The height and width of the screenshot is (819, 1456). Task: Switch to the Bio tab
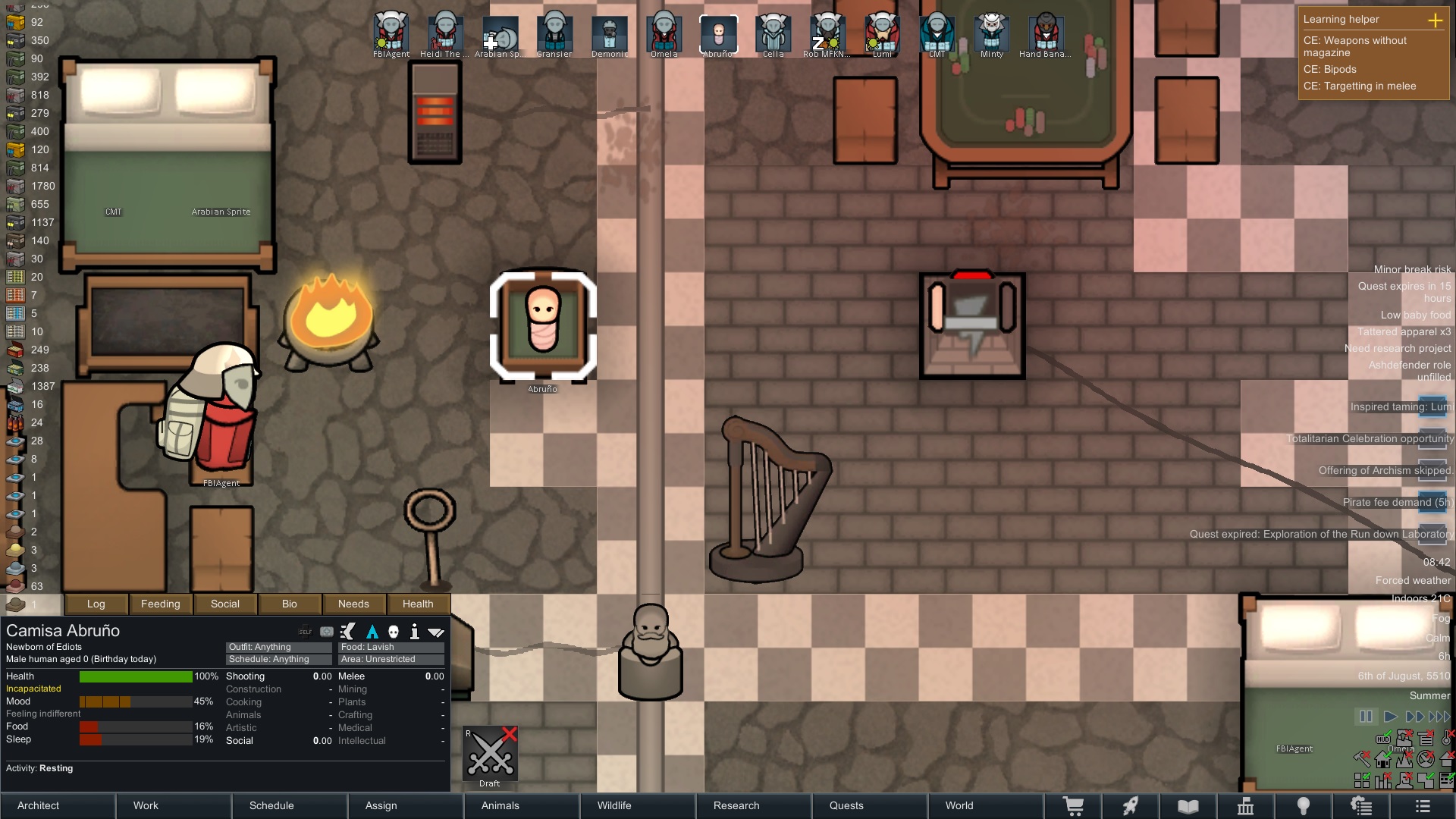(290, 604)
